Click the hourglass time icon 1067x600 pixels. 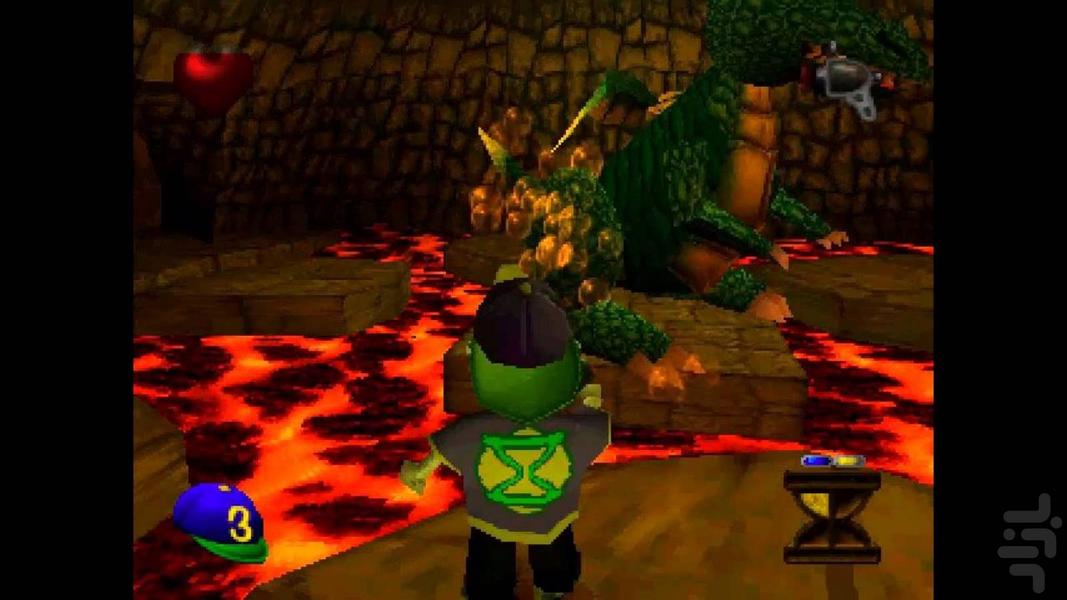point(831,516)
